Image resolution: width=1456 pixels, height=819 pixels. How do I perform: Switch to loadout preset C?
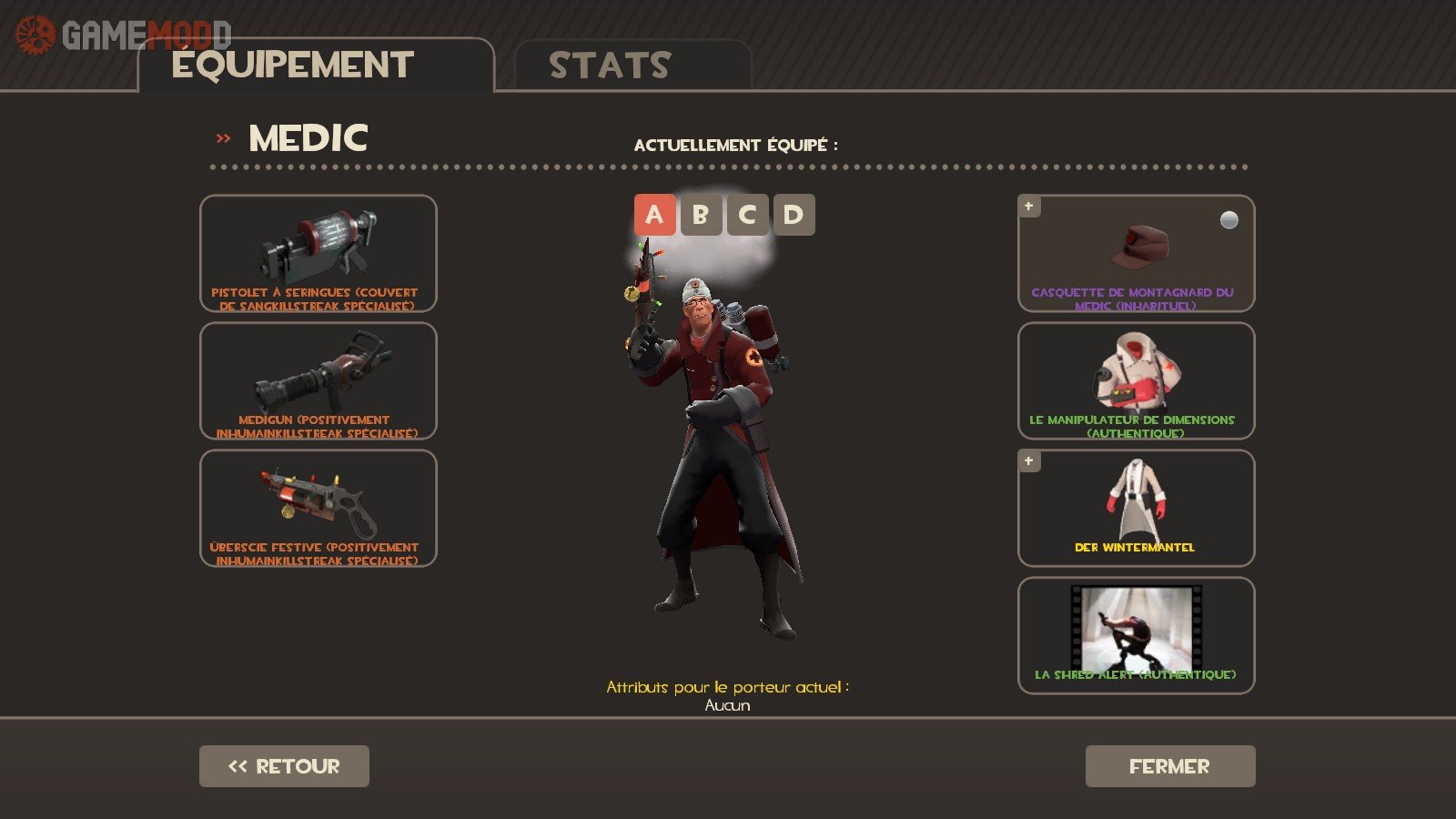click(x=747, y=215)
